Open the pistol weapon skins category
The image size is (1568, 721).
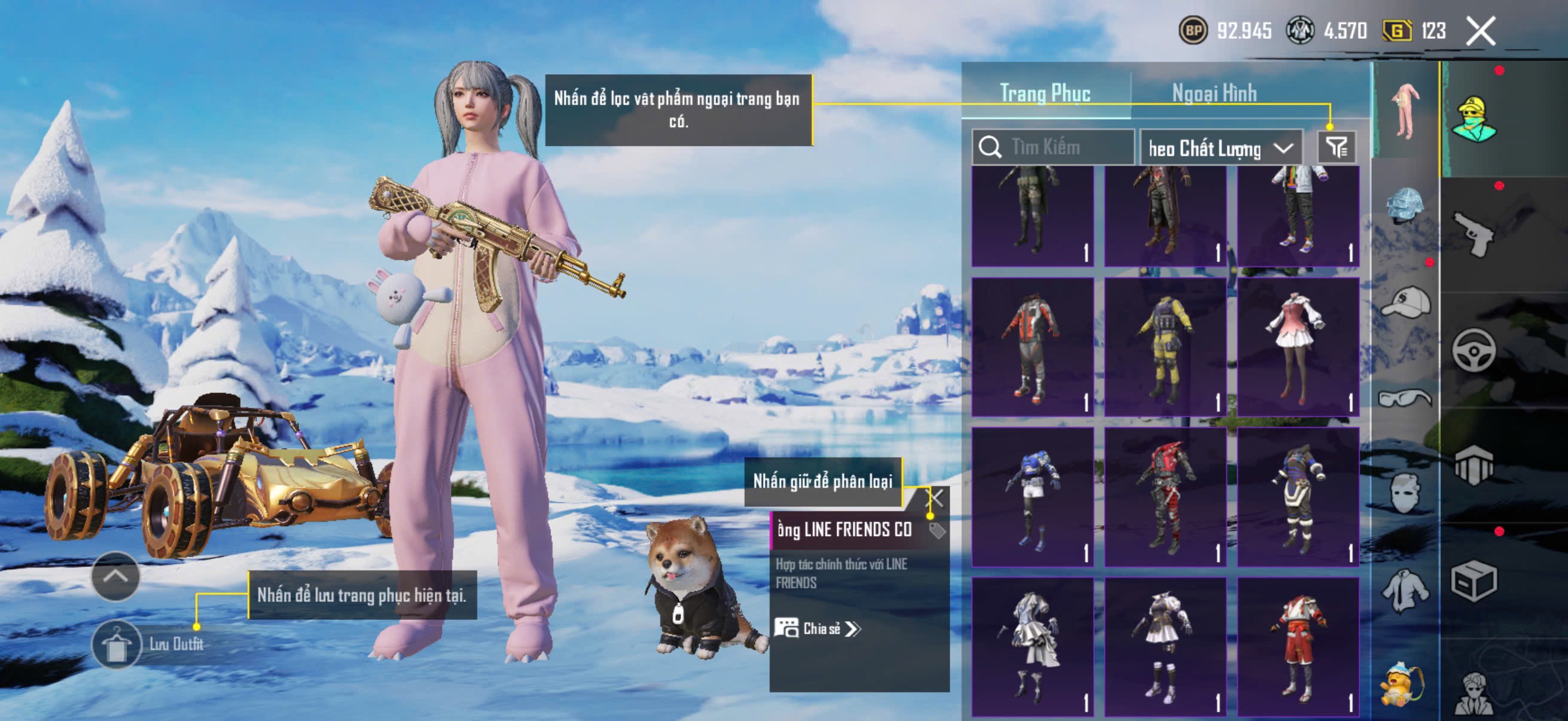1474,234
